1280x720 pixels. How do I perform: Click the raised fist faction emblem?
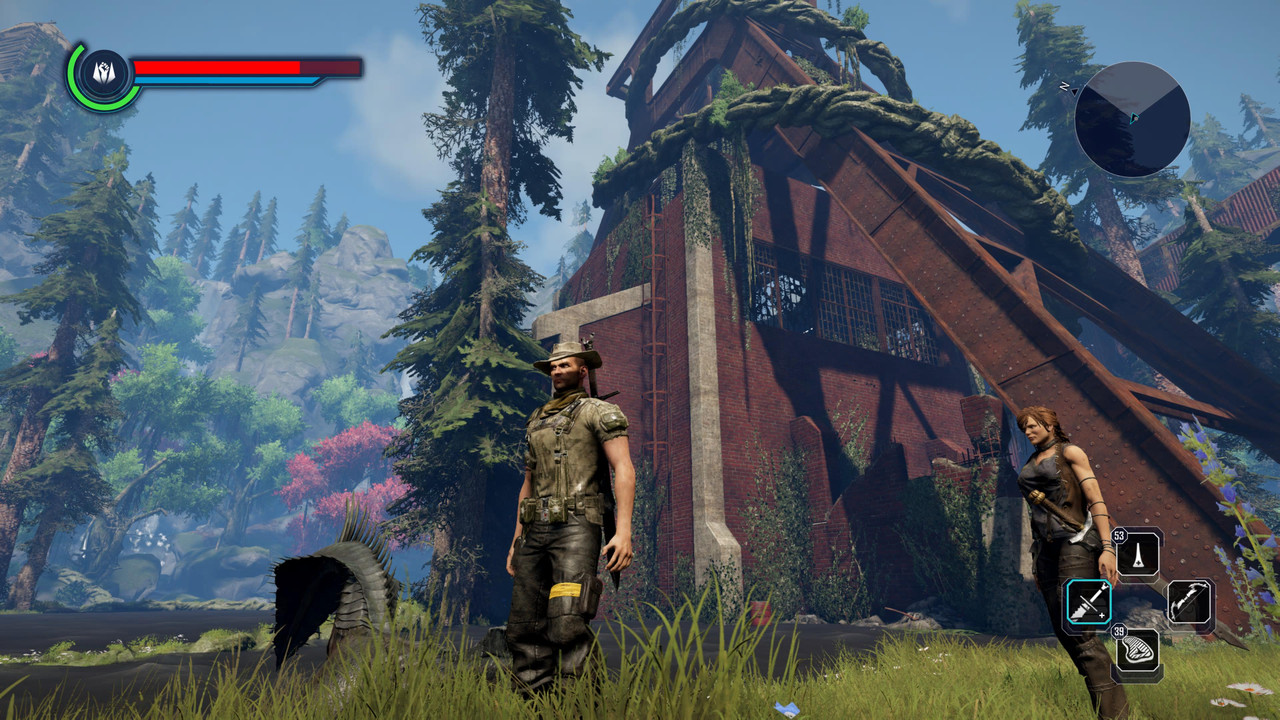pyautogui.click(x=104, y=75)
